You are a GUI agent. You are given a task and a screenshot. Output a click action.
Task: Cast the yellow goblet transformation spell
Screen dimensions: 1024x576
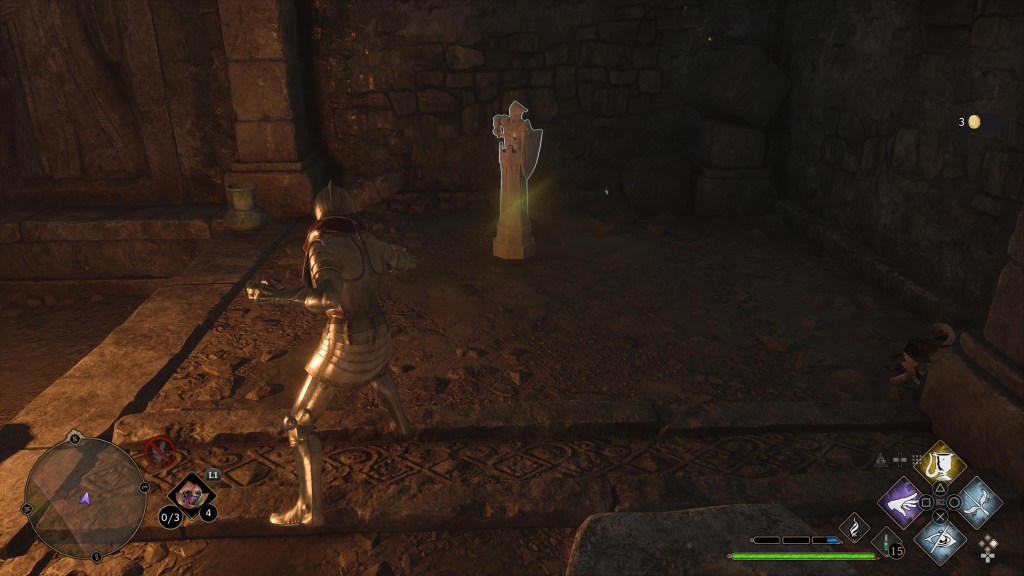939,463
